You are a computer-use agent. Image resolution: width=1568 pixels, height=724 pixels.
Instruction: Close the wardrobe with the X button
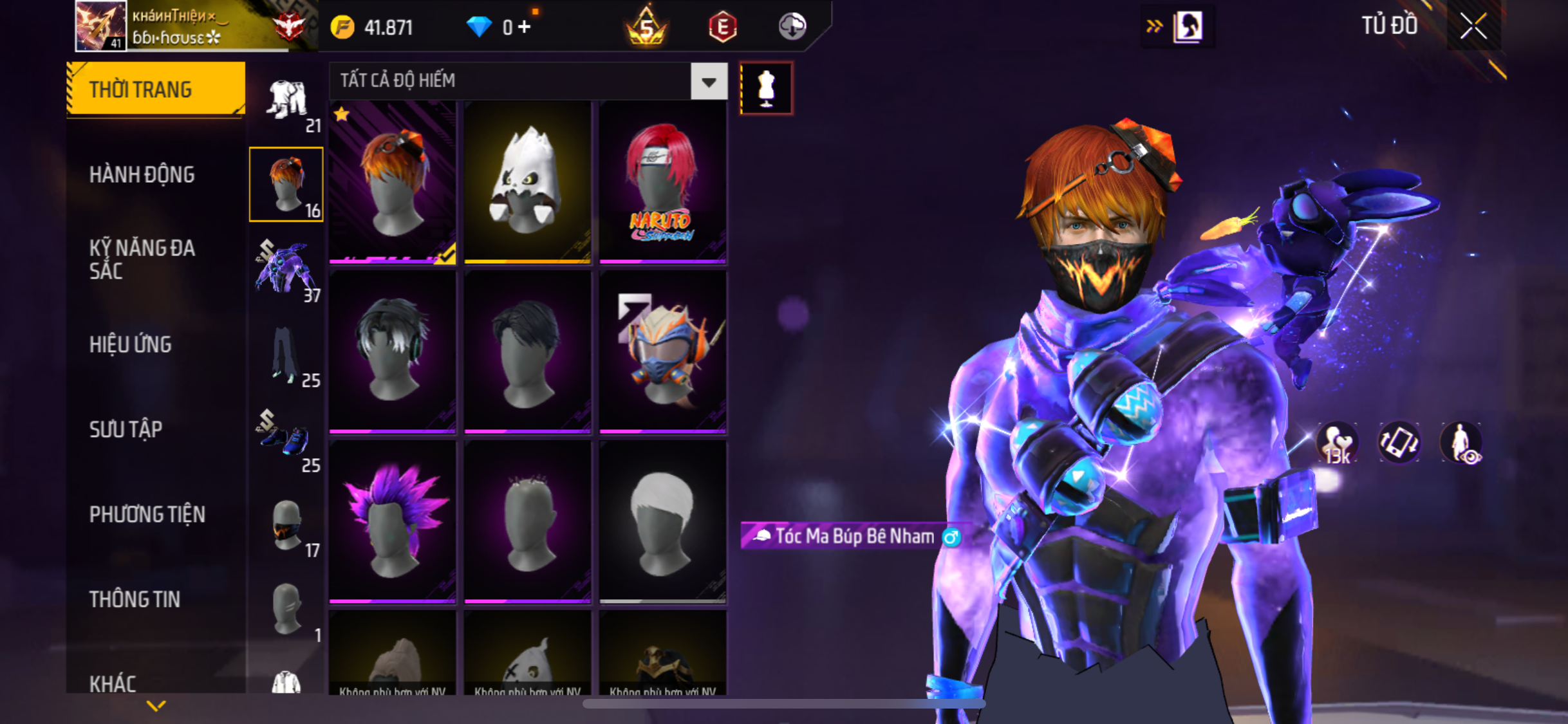1473,26
